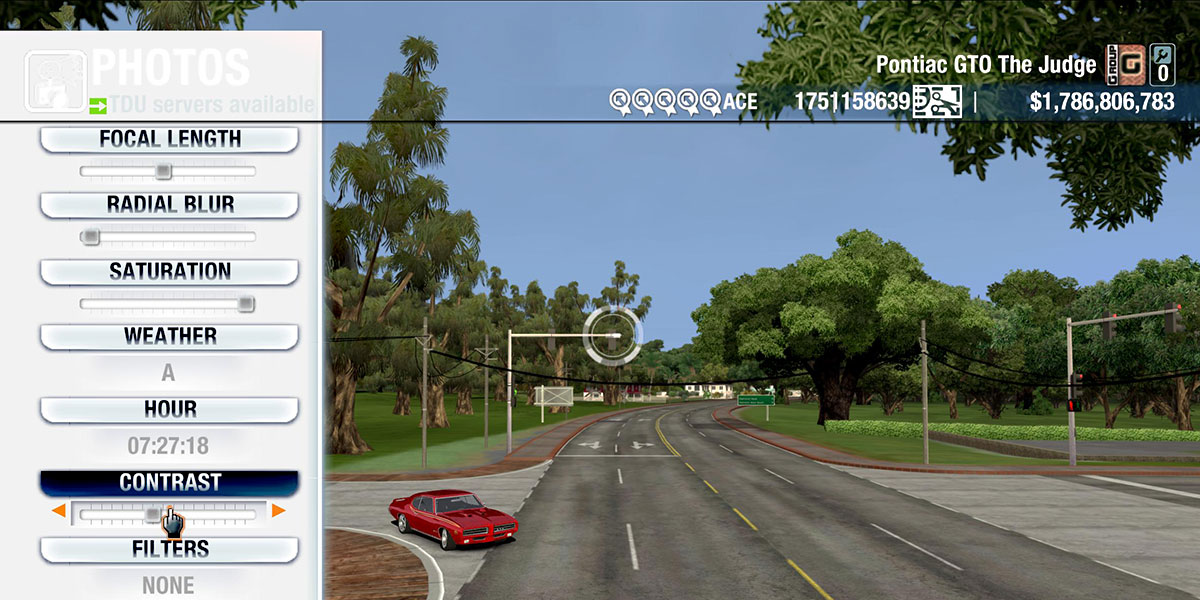The image size is (1200, 600).
Task: Decrease contrast with the left orange arrow
Action: click(59, 512)
